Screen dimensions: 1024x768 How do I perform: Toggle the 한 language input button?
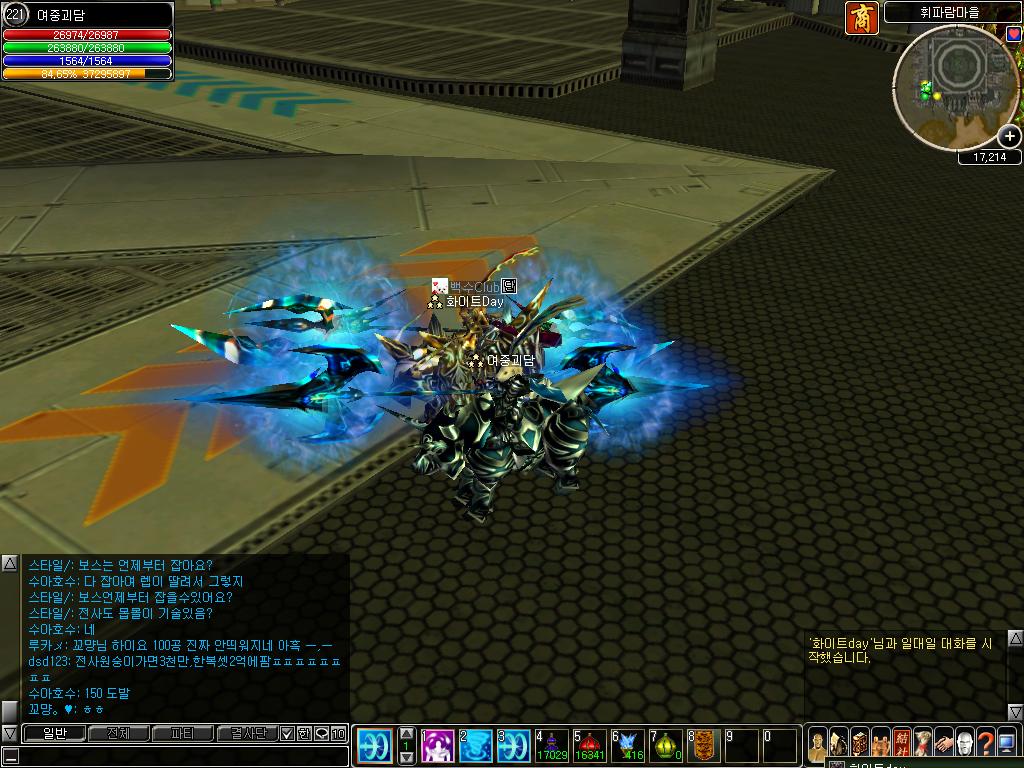(x=304, y=733)
